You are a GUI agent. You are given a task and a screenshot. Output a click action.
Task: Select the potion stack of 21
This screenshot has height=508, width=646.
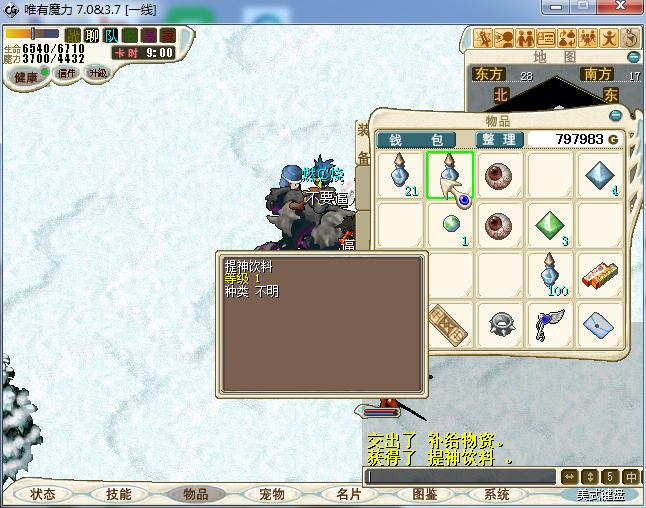401,176
